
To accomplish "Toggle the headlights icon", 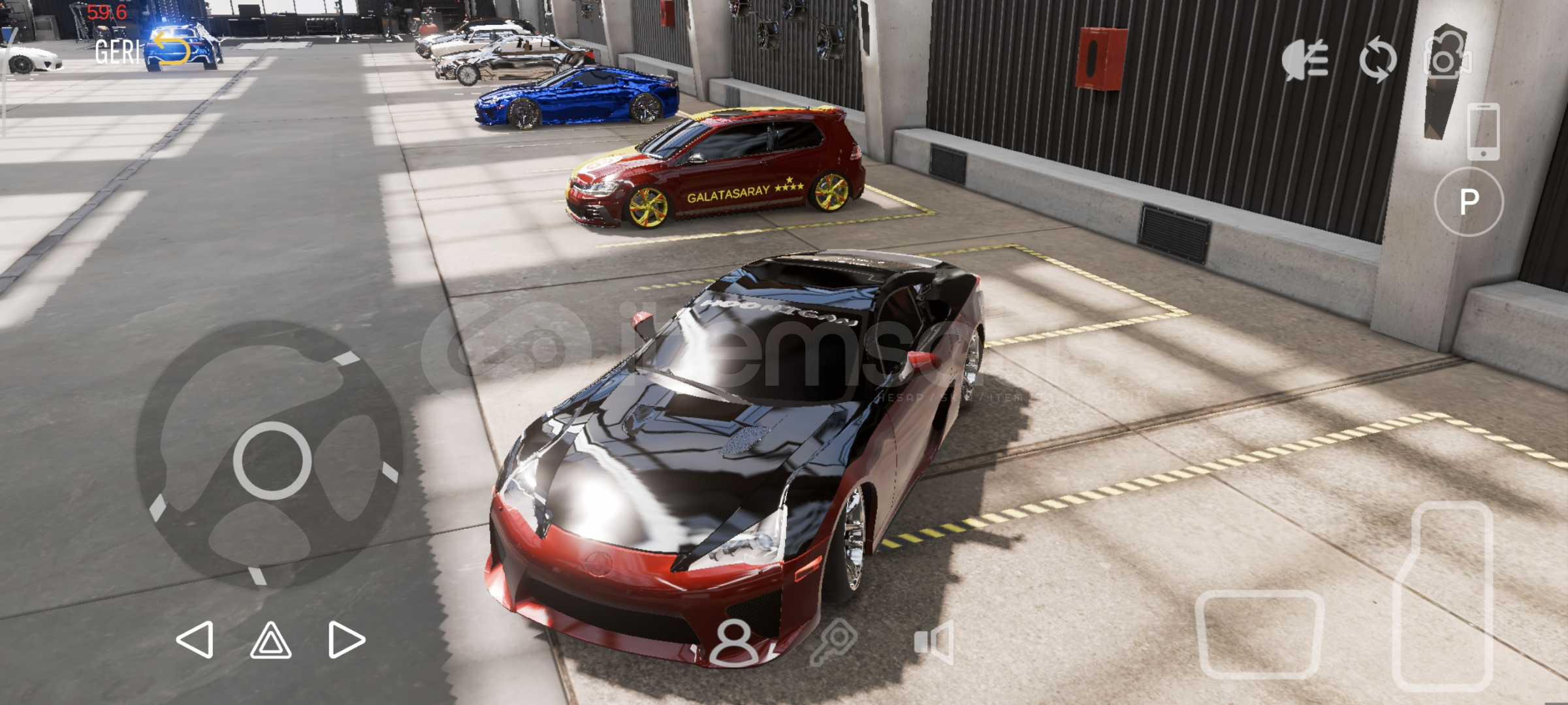I will point(1305,59).
